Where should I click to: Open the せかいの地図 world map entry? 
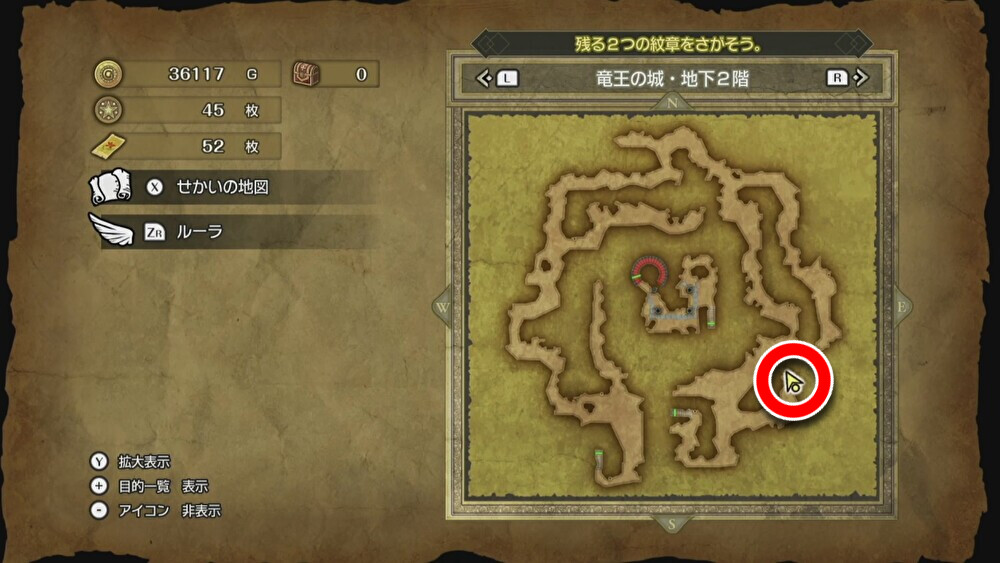(x=222, y=187)
